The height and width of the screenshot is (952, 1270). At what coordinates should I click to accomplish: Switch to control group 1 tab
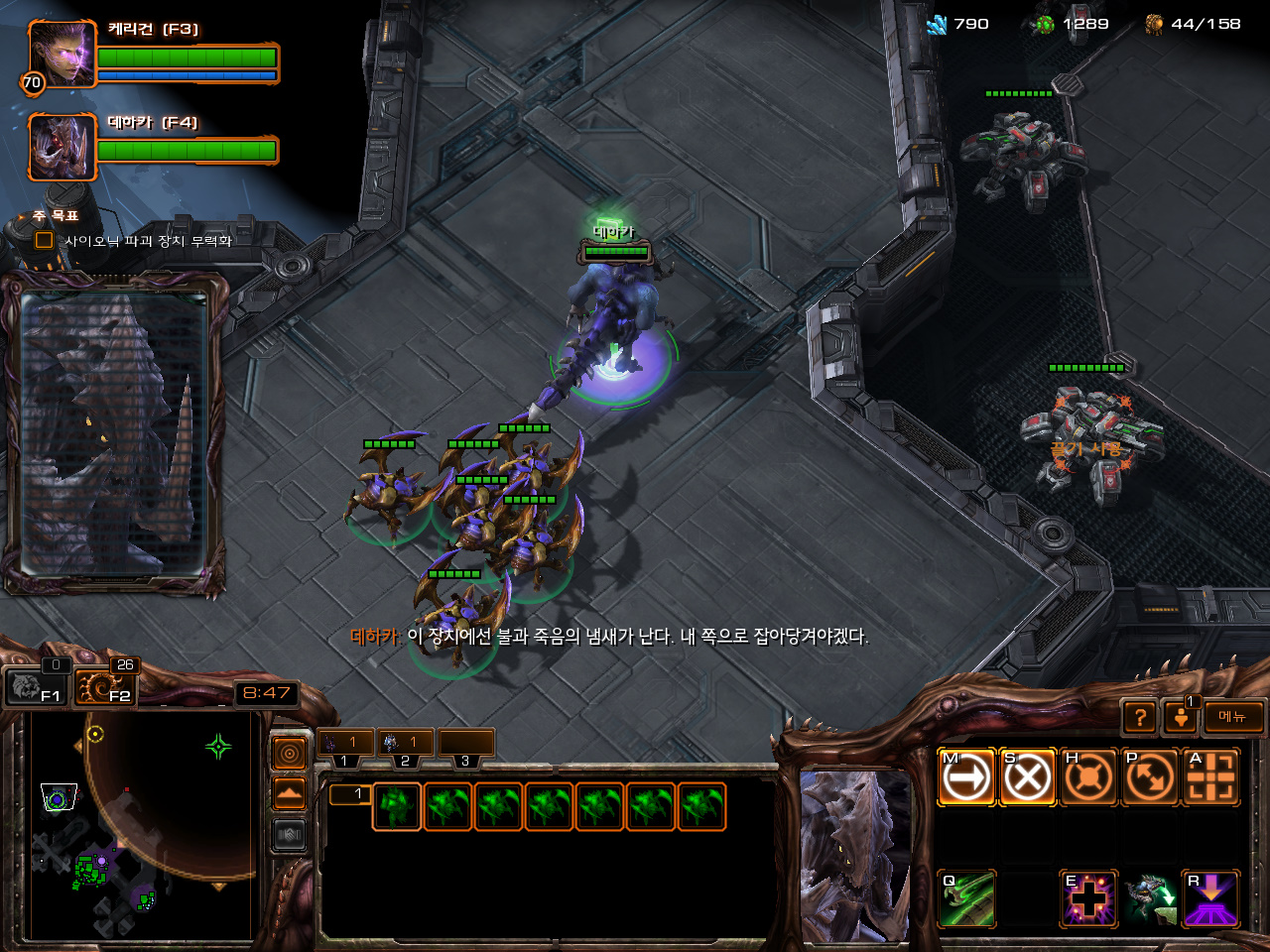click(x=344, y=743)
